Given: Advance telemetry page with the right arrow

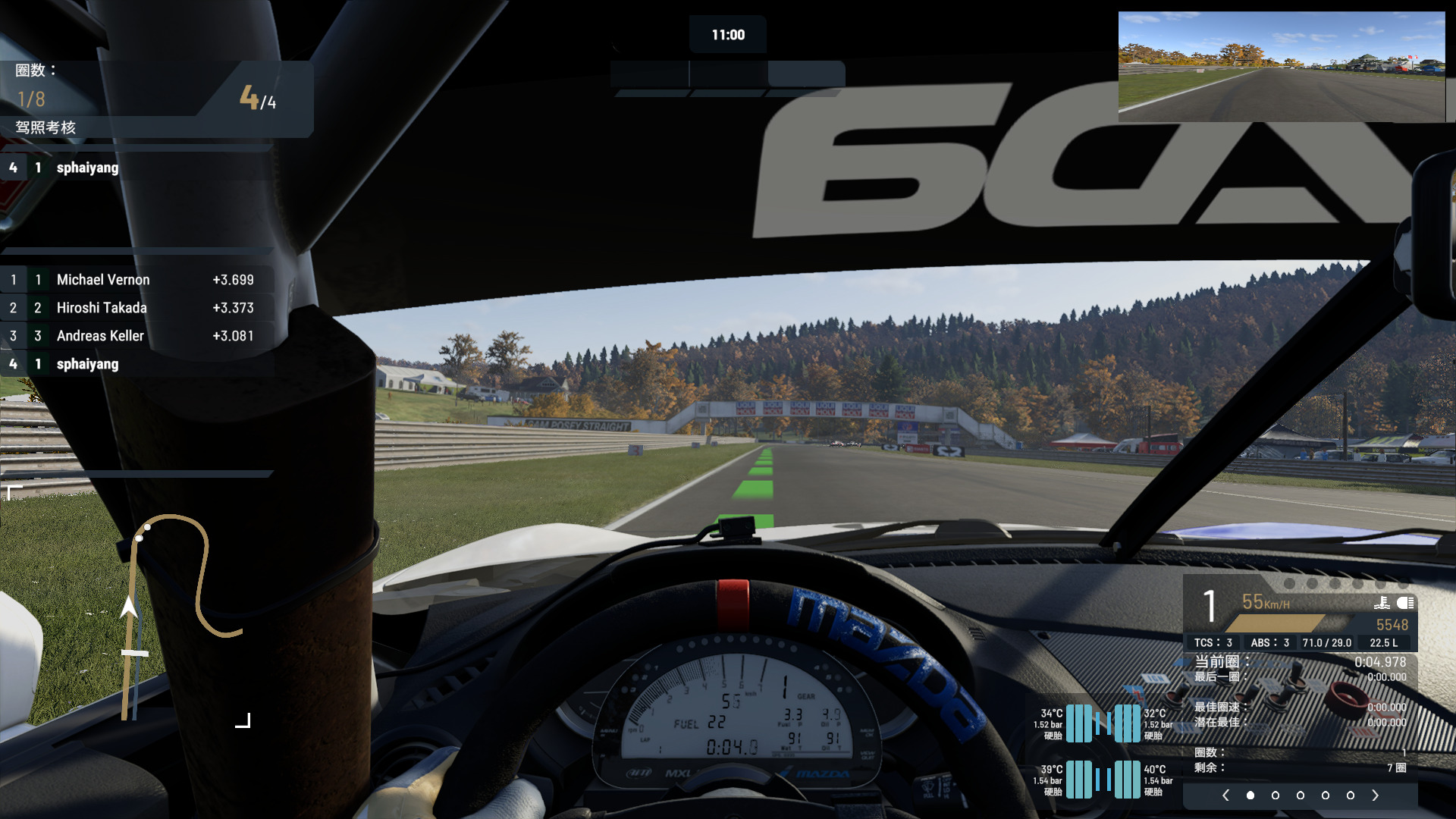Looking at the screenshot, I should pyautogui.click(x=1375, y=795).
